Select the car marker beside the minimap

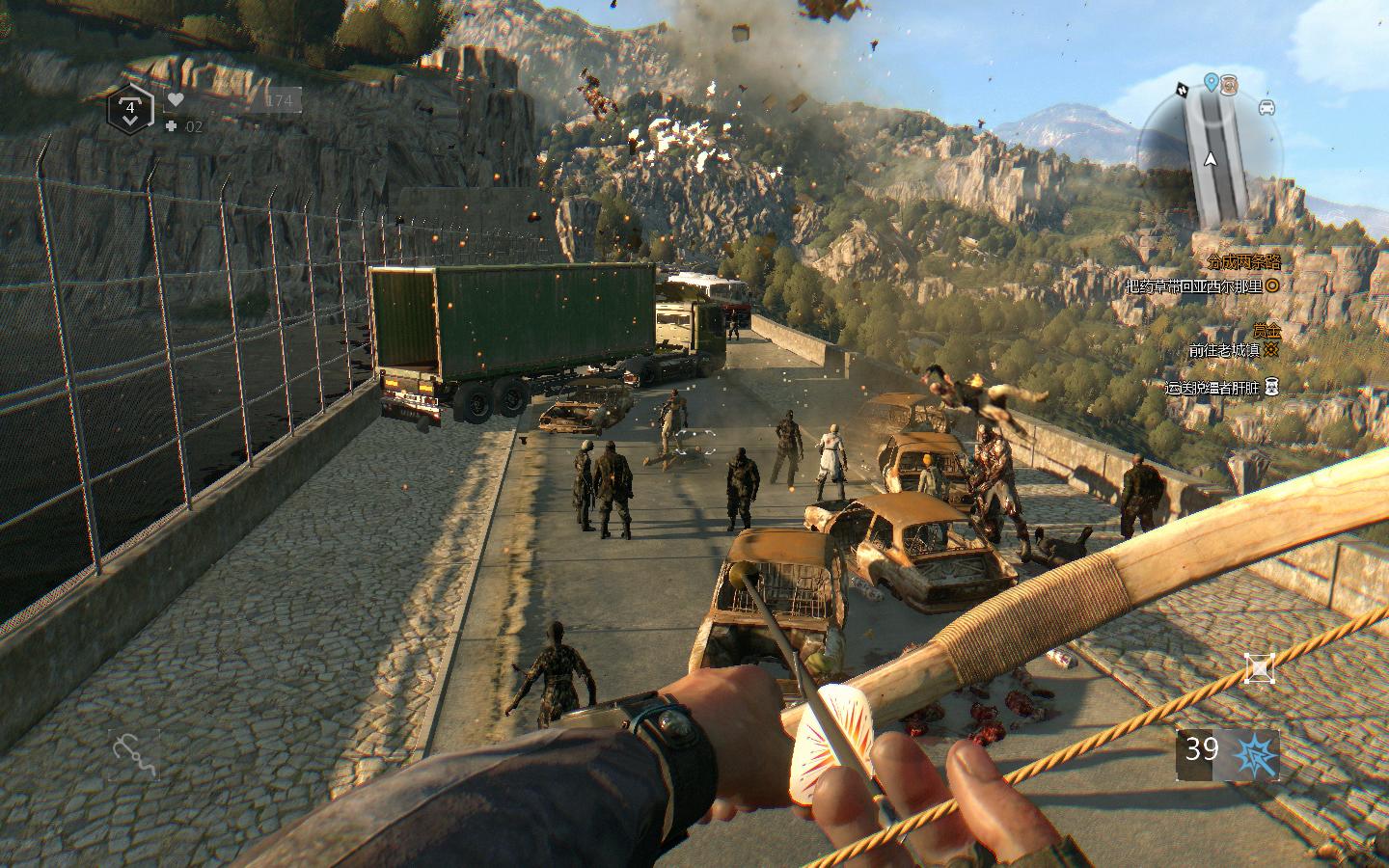(x=1267, y=107)
